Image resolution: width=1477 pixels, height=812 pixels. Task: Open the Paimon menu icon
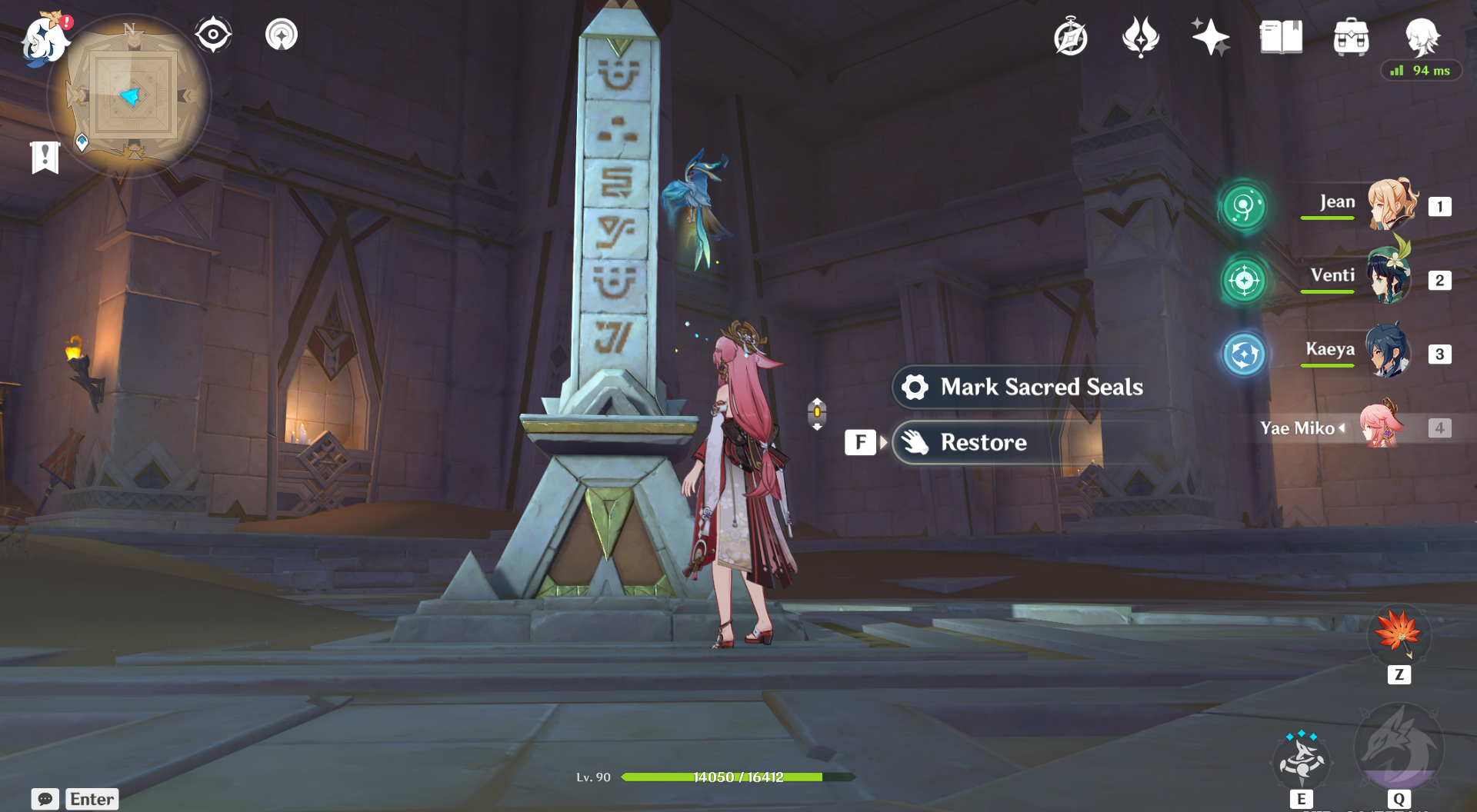coord(44,39)
